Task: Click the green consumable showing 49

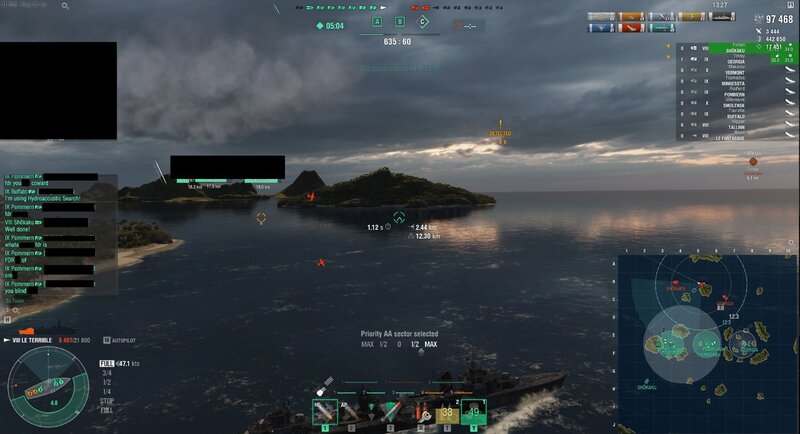Action: tap(472, 411)
